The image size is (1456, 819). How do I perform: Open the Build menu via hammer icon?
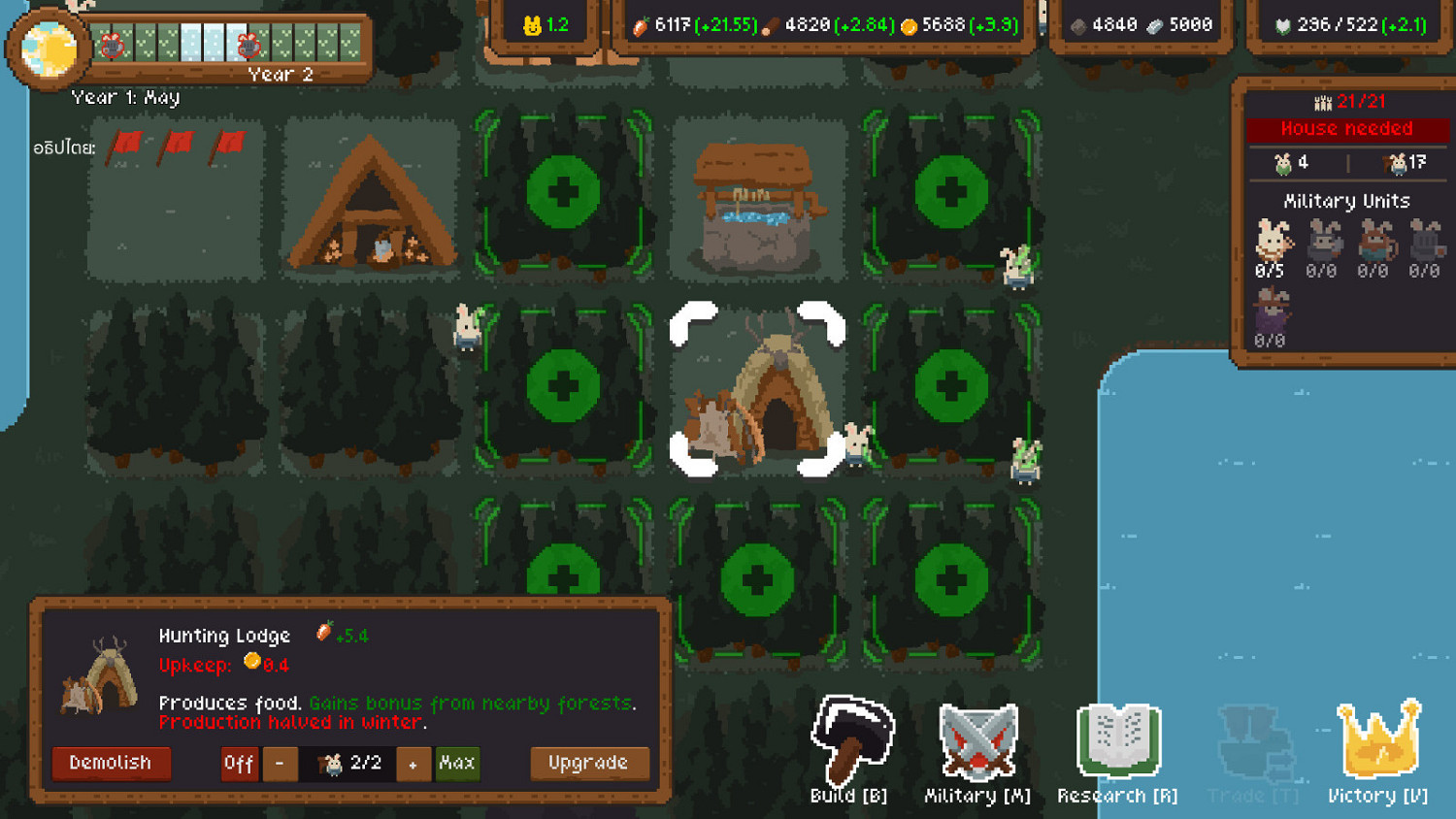pos(850,742)
